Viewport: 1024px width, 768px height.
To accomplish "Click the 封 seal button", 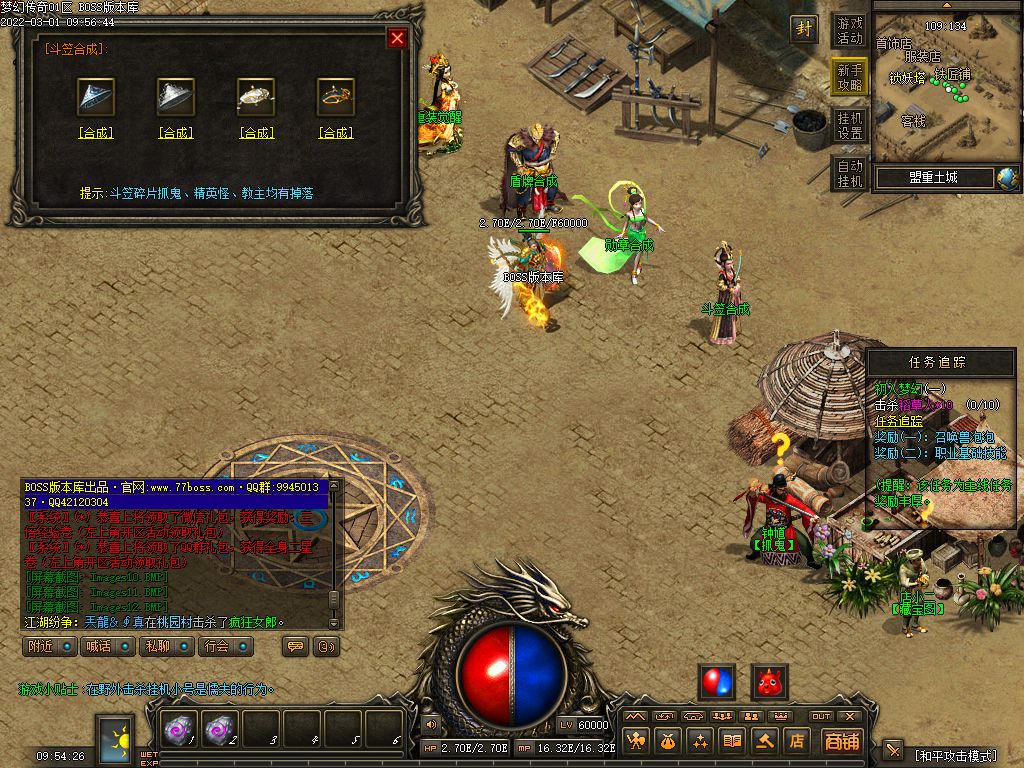I will (804, 29).
